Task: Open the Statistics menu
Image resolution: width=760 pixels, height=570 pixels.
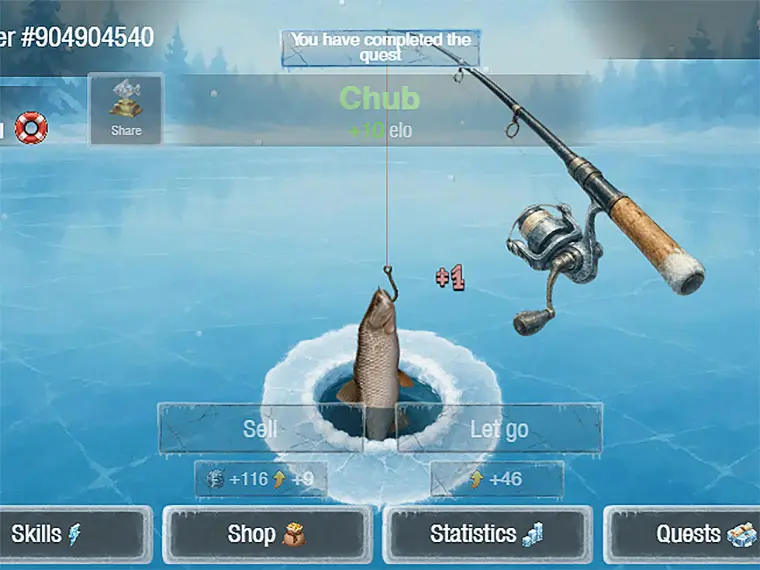Action: pyautogui.click(x=486, y=535)
